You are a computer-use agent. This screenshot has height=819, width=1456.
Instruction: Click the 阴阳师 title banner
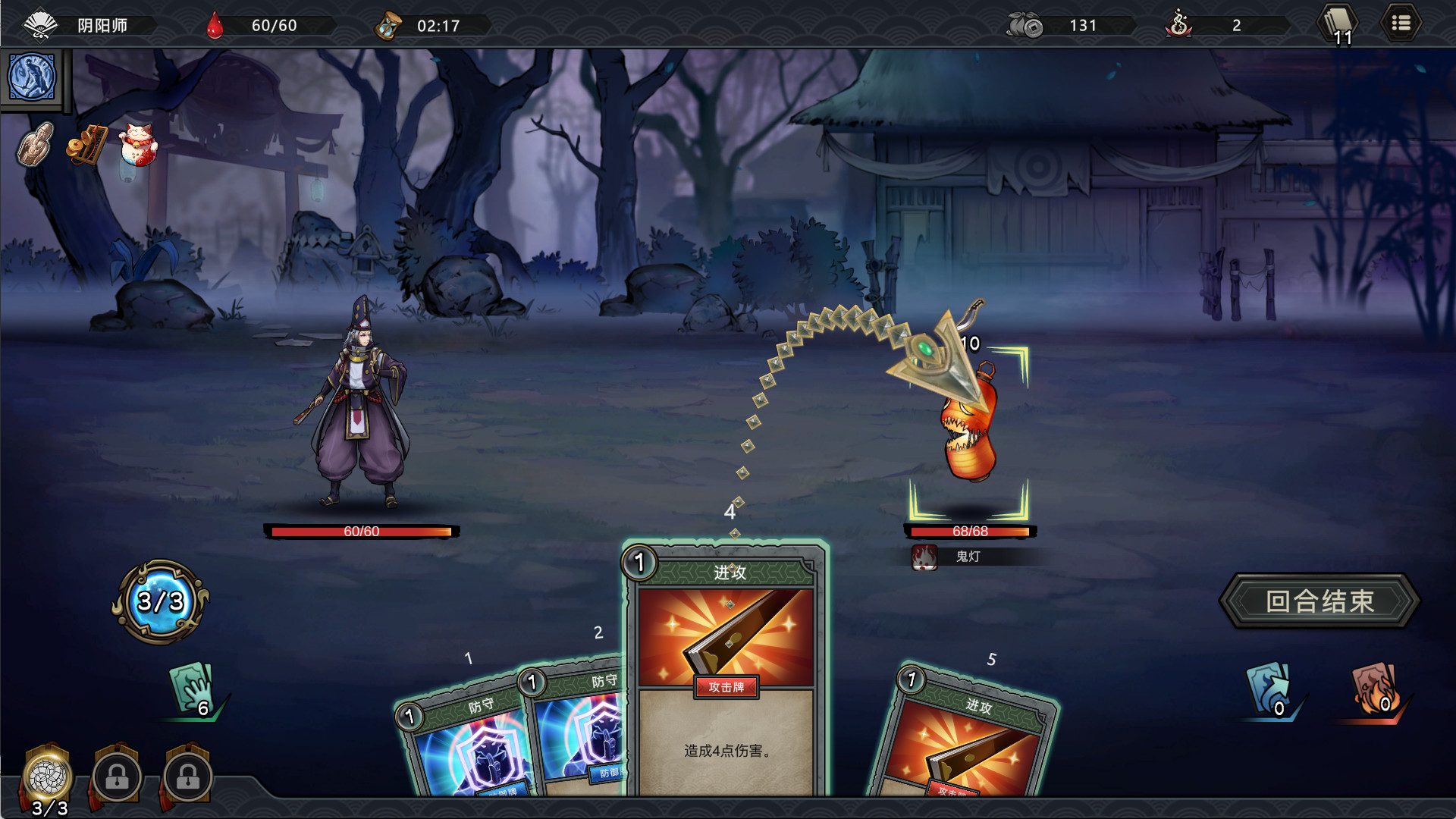[x=102, y=24]
